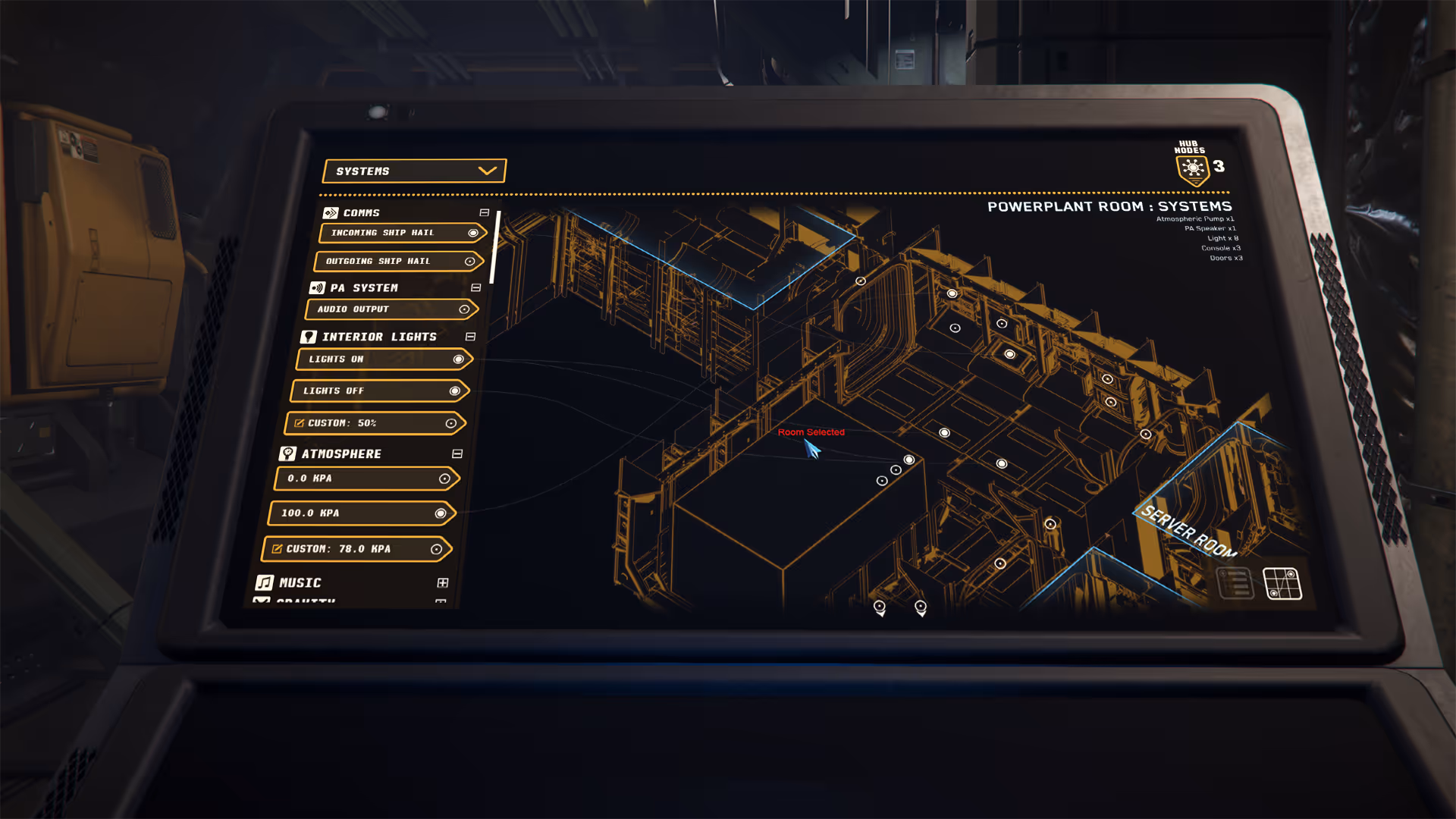Select the Lights Off option
This screenshot has width=1456, height=819.
380,391
